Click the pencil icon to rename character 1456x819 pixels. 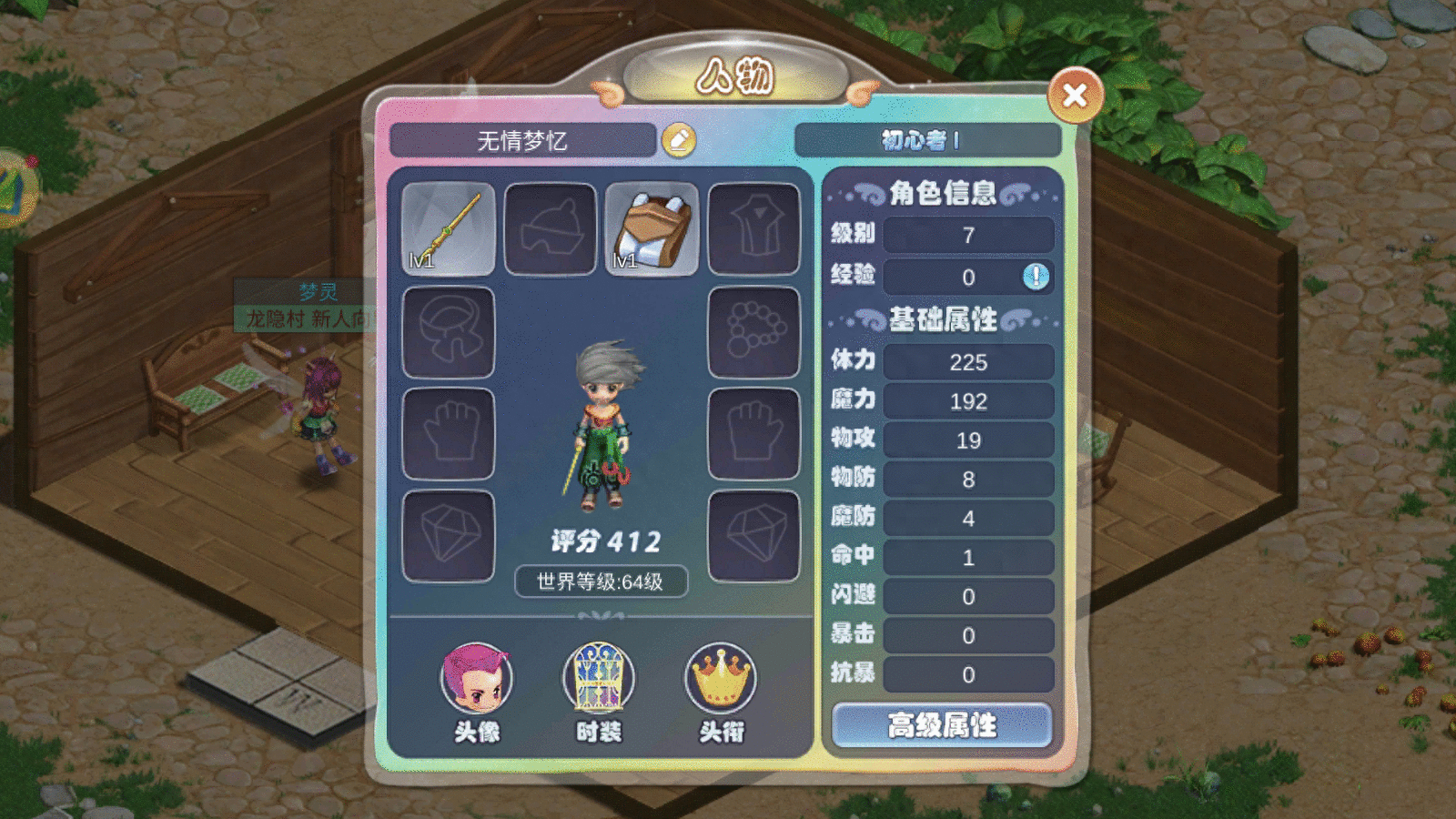(680, 140)
